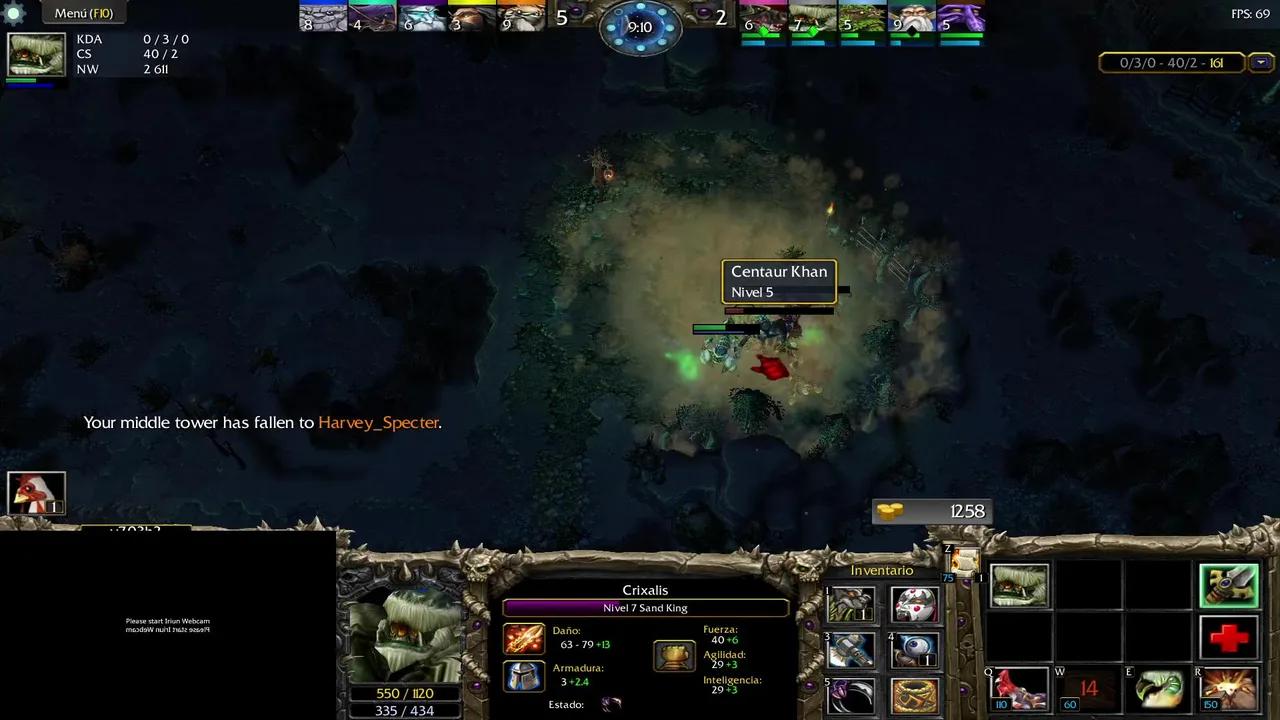Use the item in inventory slot 1
The height and width of the screenshot is (720, 1280).
[852, 605]
